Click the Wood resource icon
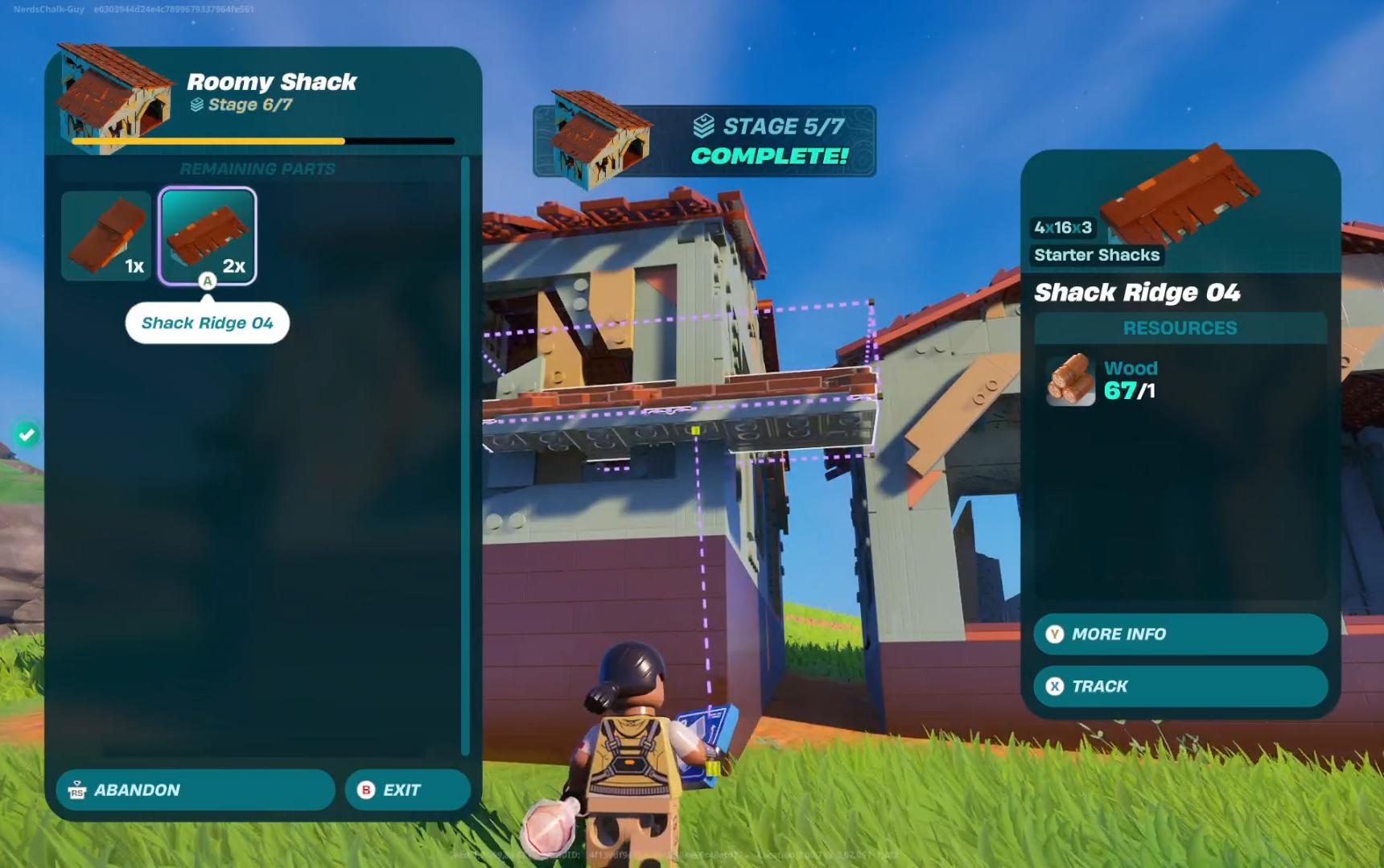This screenshot has height=868, width=1384. tap(1070, 380)
